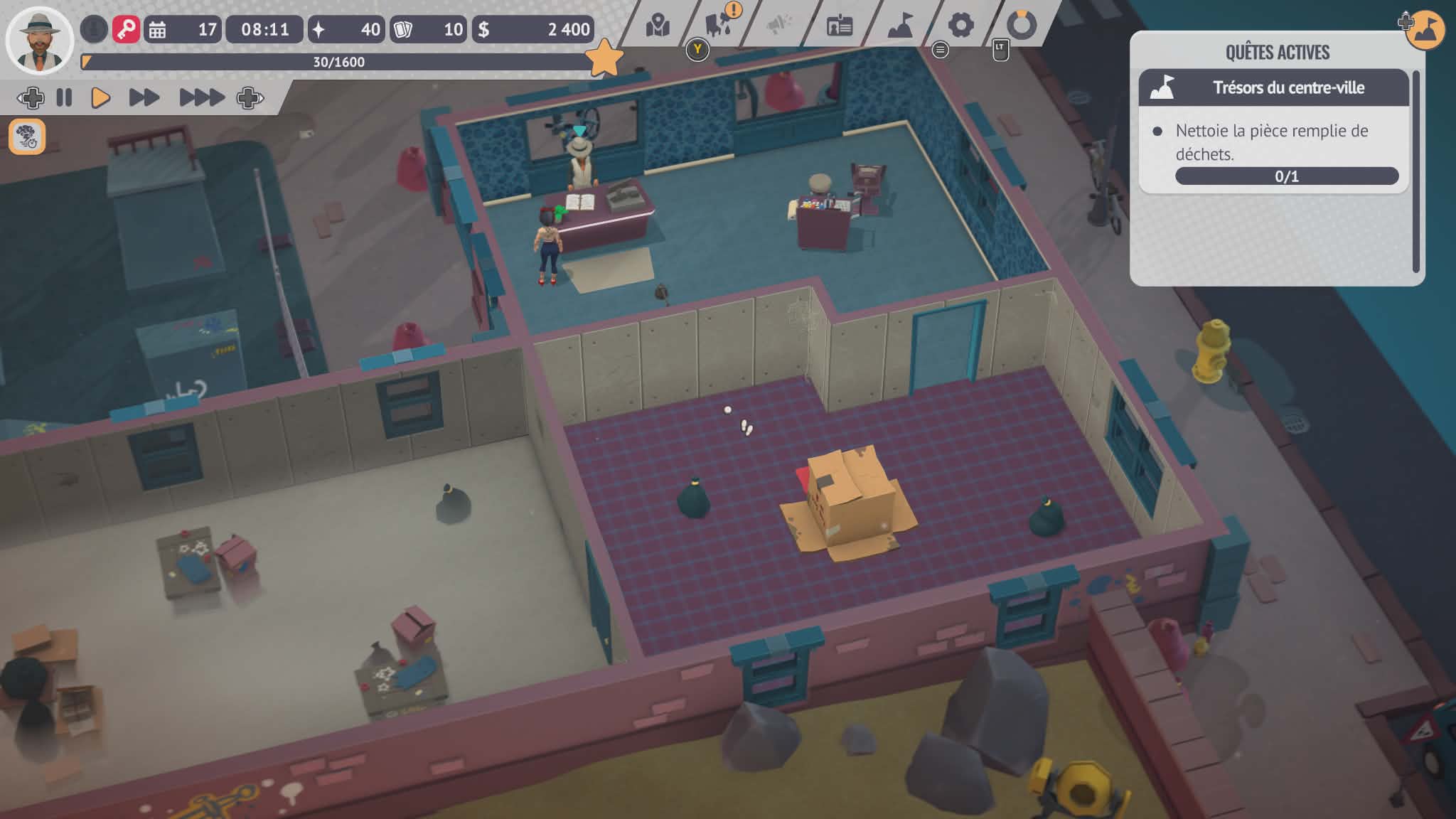Viewport: 1456px width, 819px height.
Task: Open the settings gear menu
Action: 960,26
